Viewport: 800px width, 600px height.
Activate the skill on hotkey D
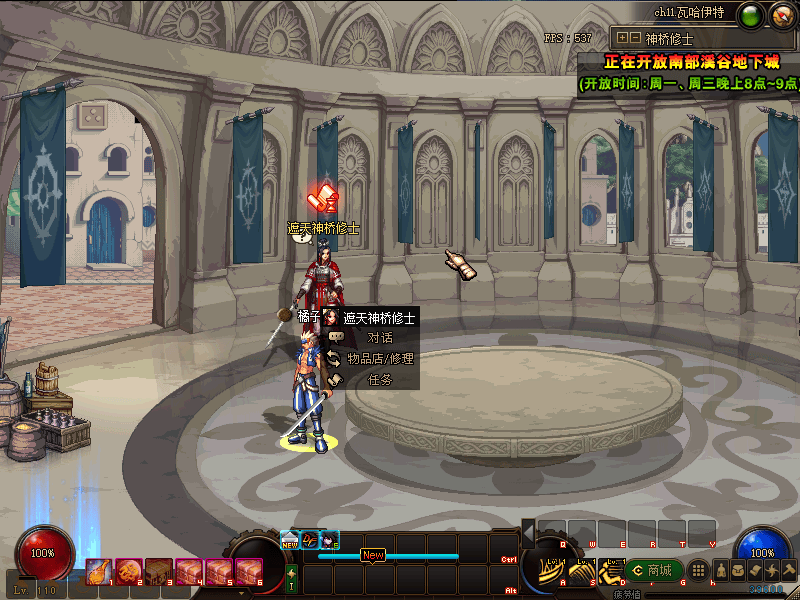tap(610, 573)
